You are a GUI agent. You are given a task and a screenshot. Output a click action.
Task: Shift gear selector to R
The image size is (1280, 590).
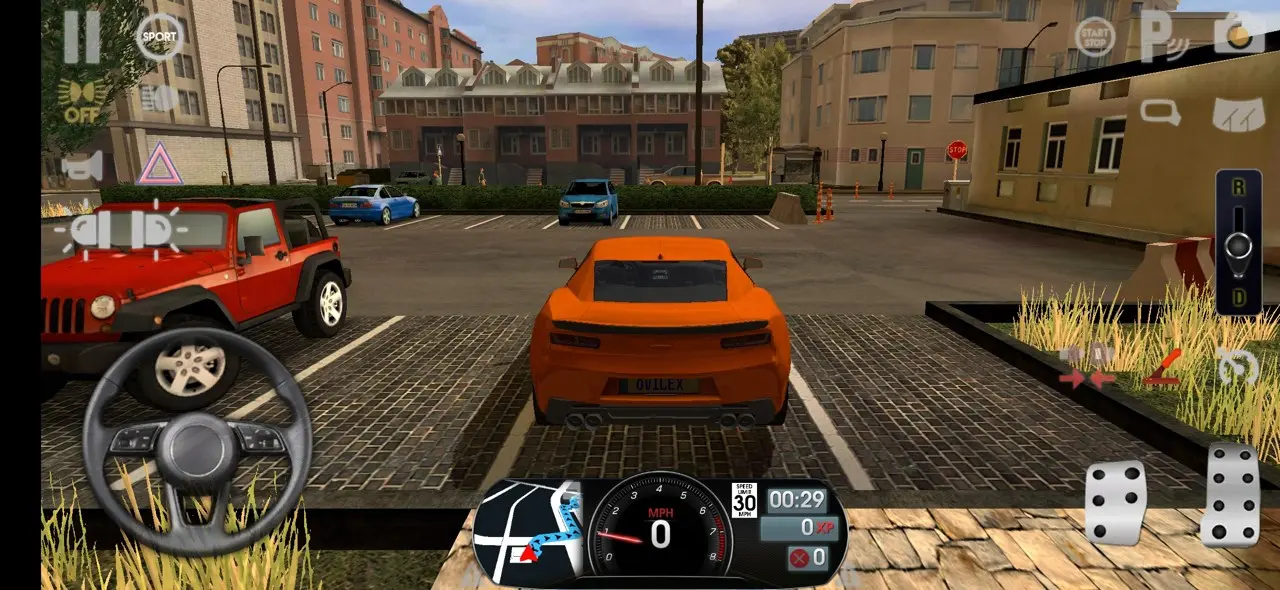[1238, 188]
